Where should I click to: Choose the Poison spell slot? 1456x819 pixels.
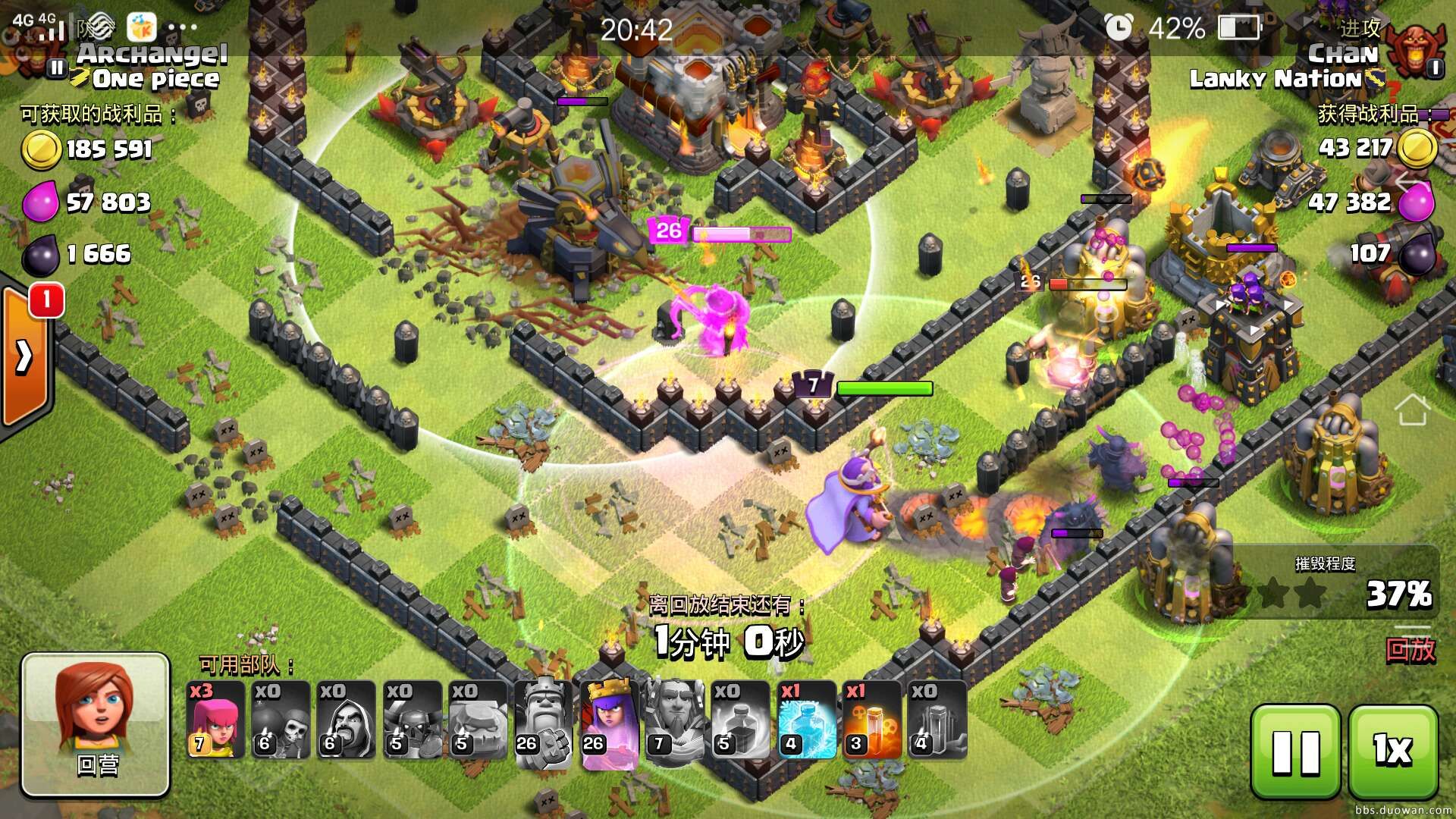coord(871,720)
